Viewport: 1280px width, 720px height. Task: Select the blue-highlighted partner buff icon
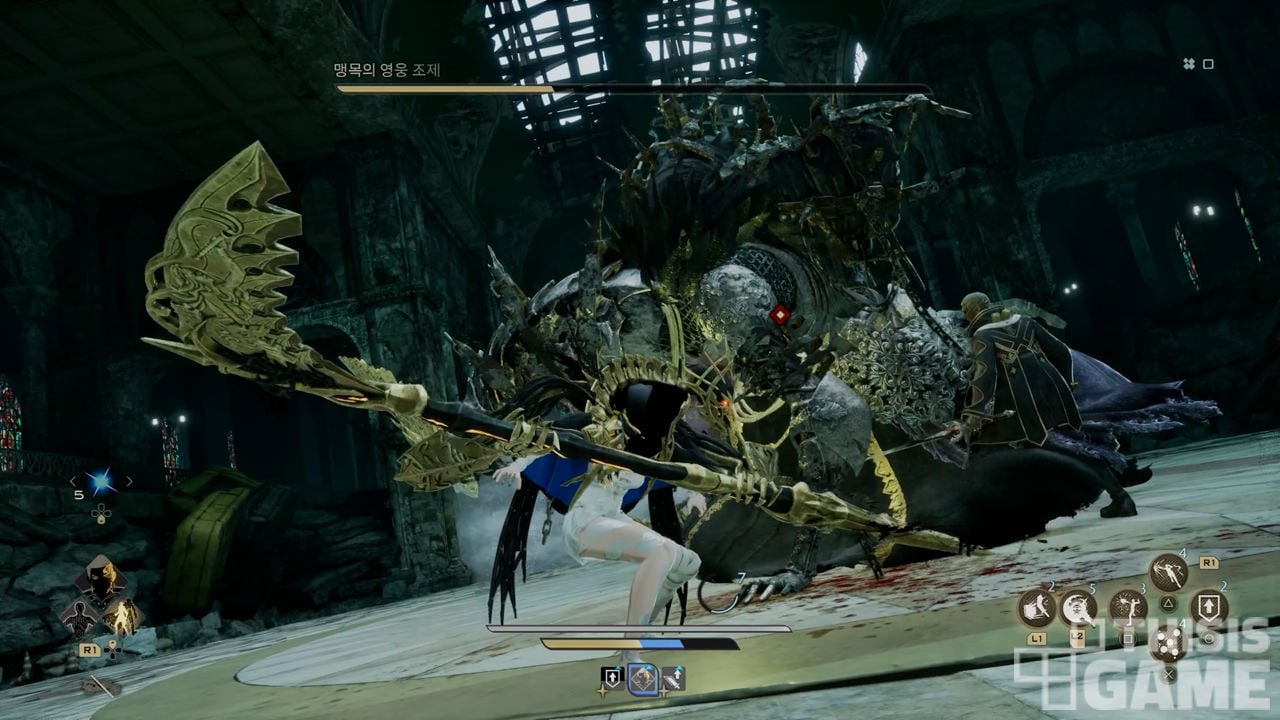click(x=642, y=679)
